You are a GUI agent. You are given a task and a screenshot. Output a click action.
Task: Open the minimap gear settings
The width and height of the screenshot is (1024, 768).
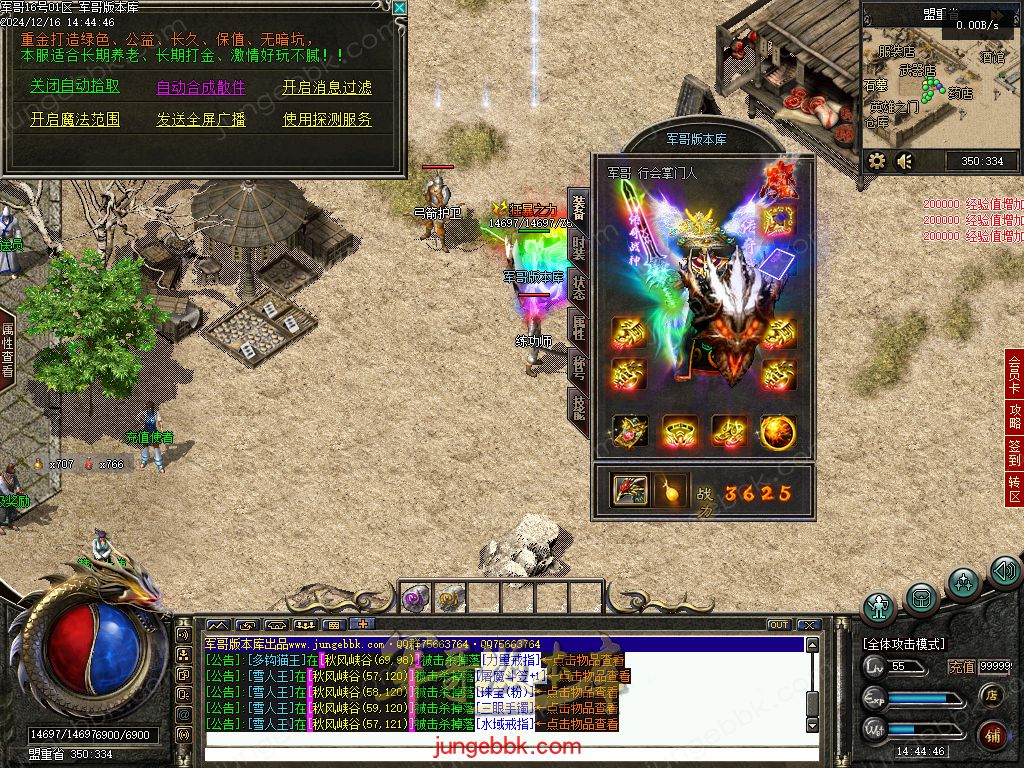coord(877,161)
